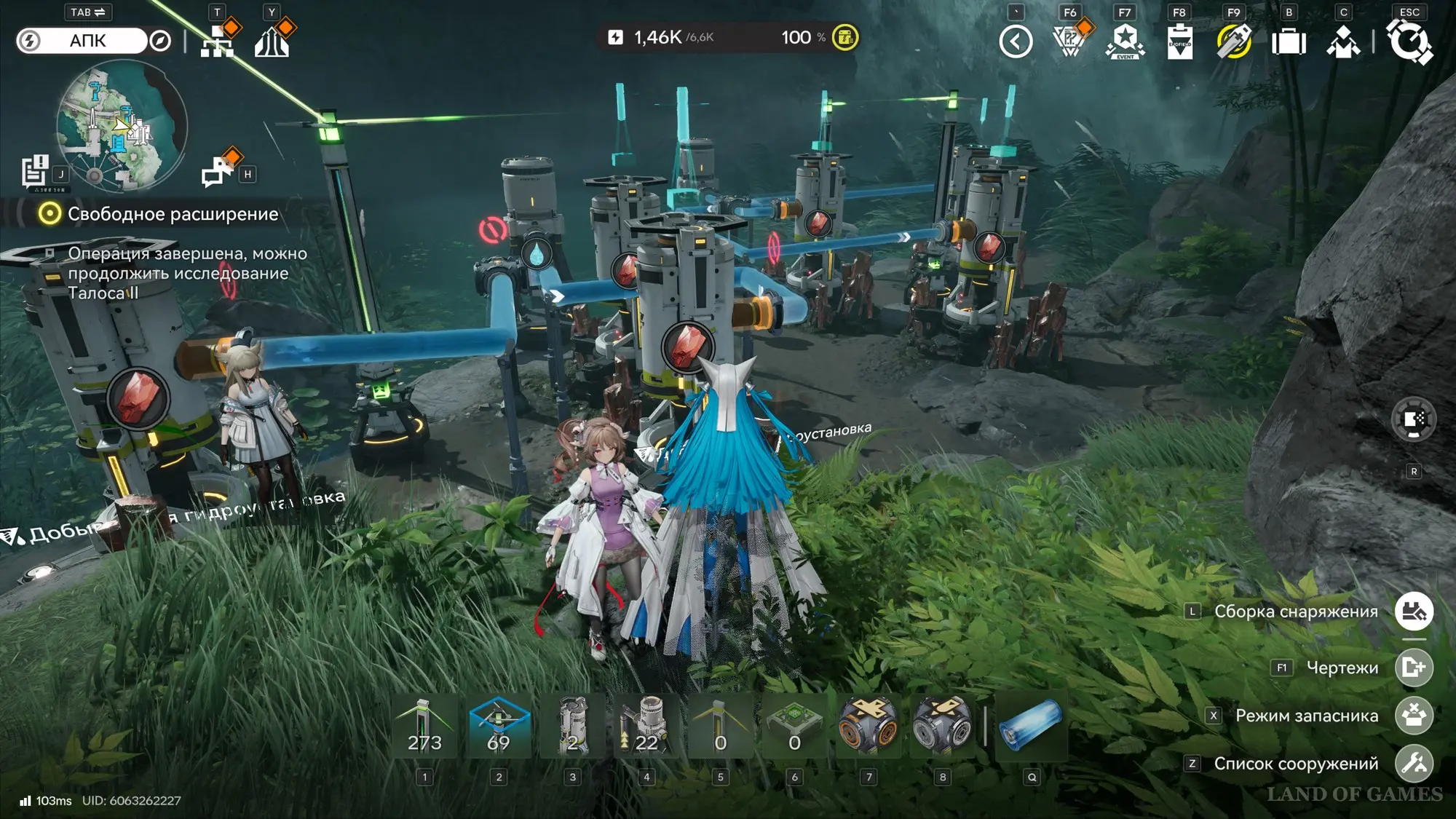1456x819 pixels.
Task: Open the network diagram icon with orange marker
Action: [x=218, y=41]
